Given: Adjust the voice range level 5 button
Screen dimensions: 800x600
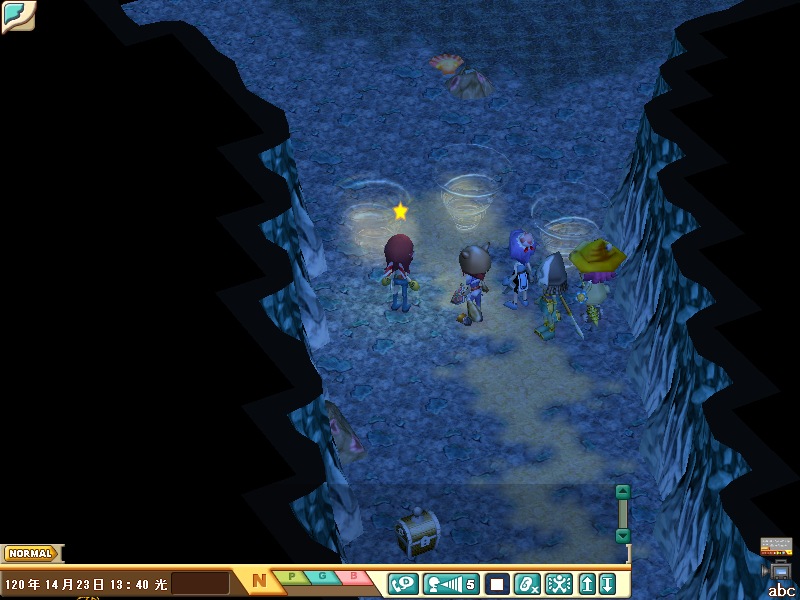Looking at the screenshot, I should tap(451, 583).
